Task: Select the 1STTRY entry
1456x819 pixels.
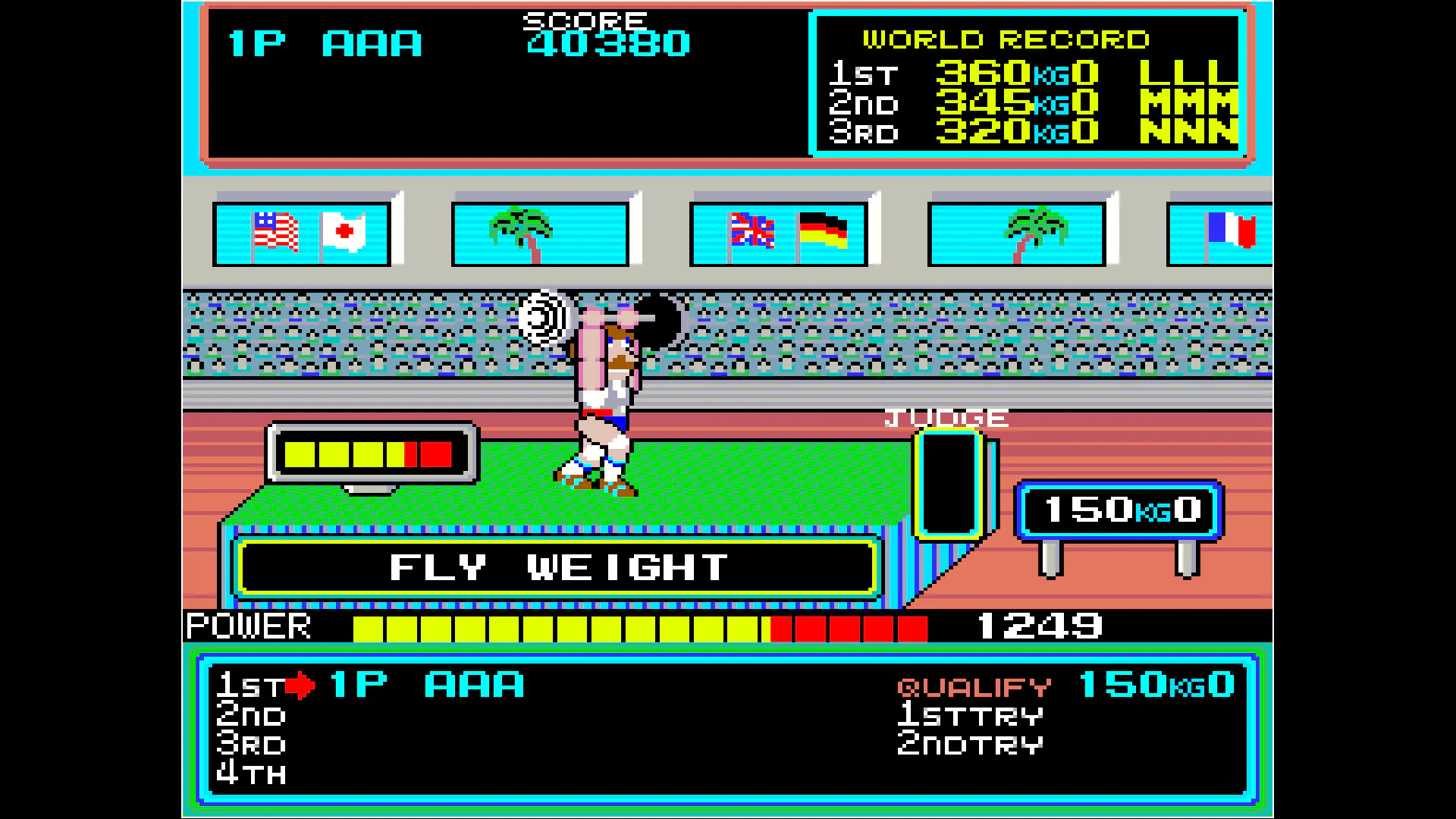Action: click(x=969, y=714)
